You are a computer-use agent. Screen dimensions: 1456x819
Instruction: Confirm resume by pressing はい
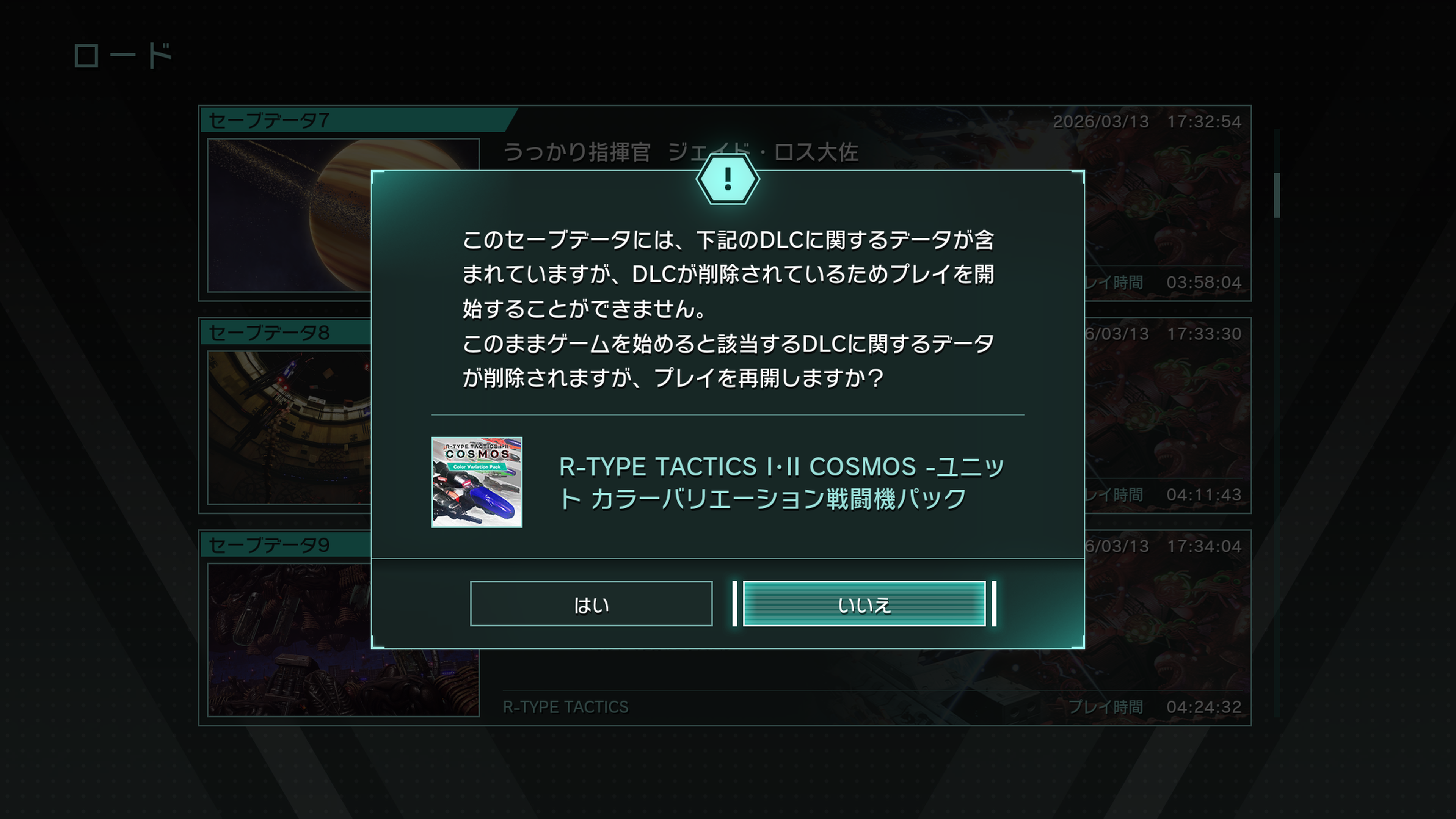[591, 604]
